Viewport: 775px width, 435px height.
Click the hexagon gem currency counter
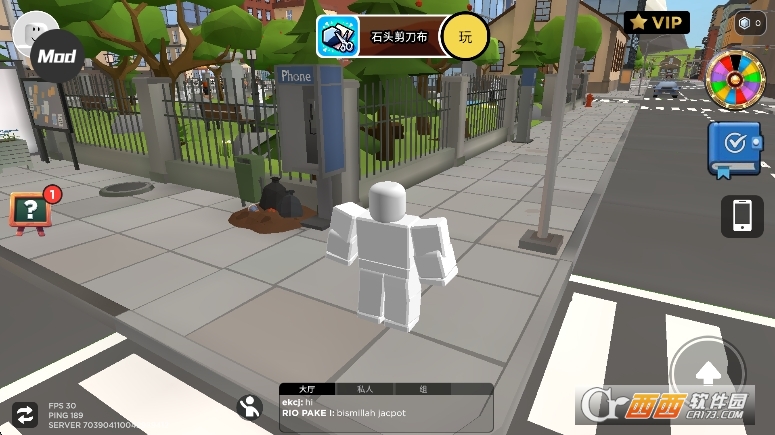(x=749, y=23)
